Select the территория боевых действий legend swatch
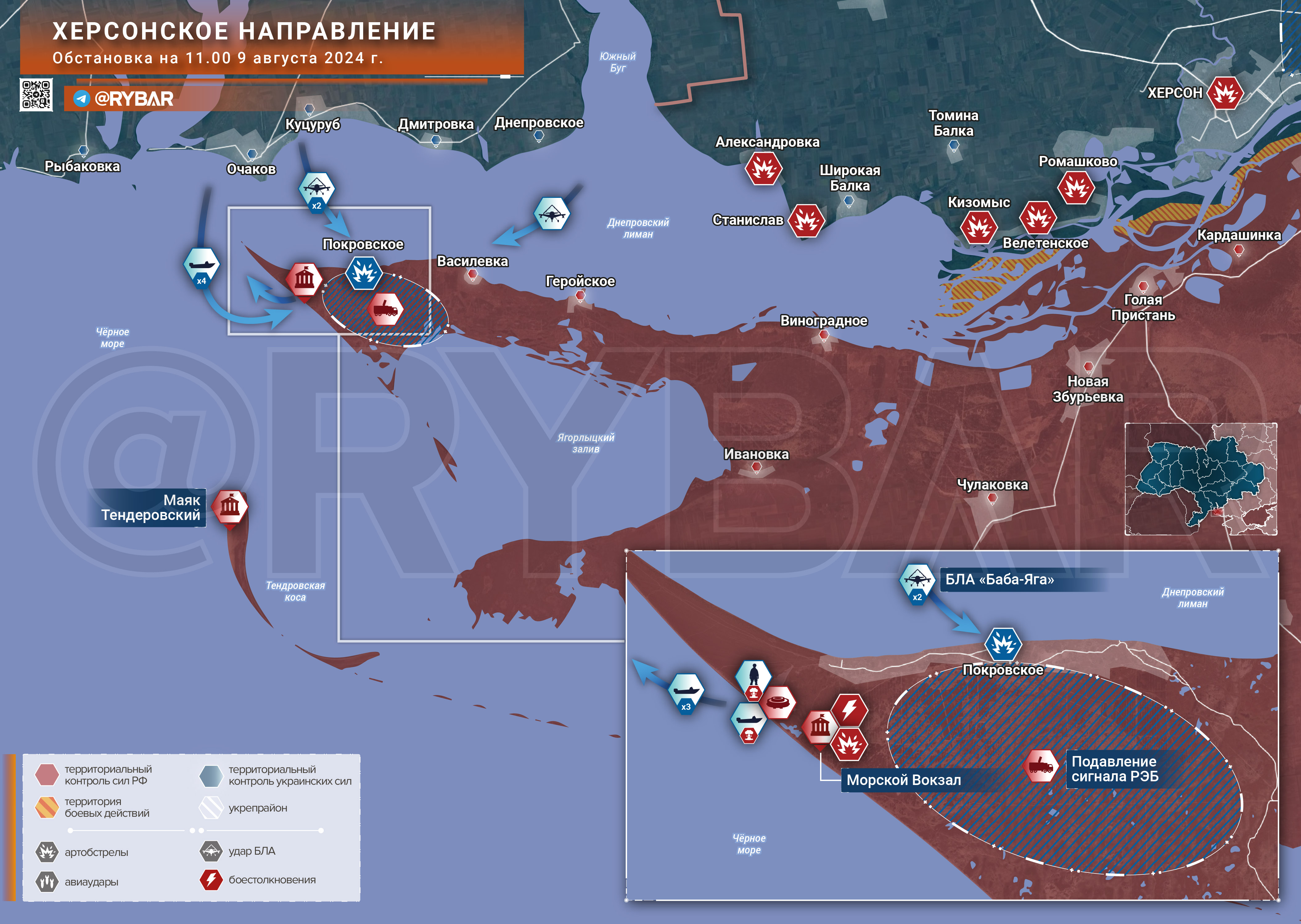This screenshot has width=1301, height=924. pyautogui.click(x=47, y=807)
